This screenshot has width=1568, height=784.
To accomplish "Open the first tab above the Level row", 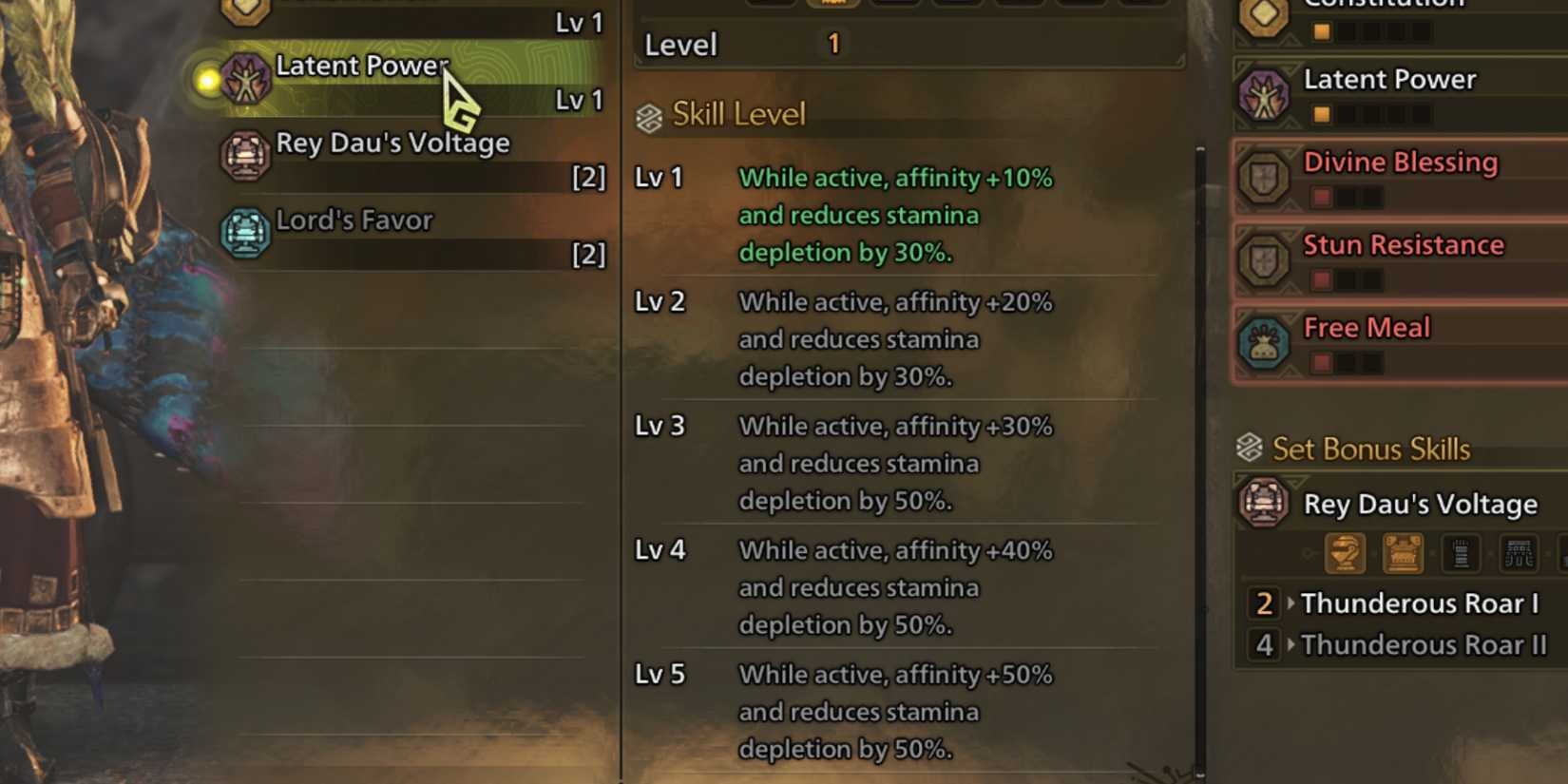I will coord(771,5).
